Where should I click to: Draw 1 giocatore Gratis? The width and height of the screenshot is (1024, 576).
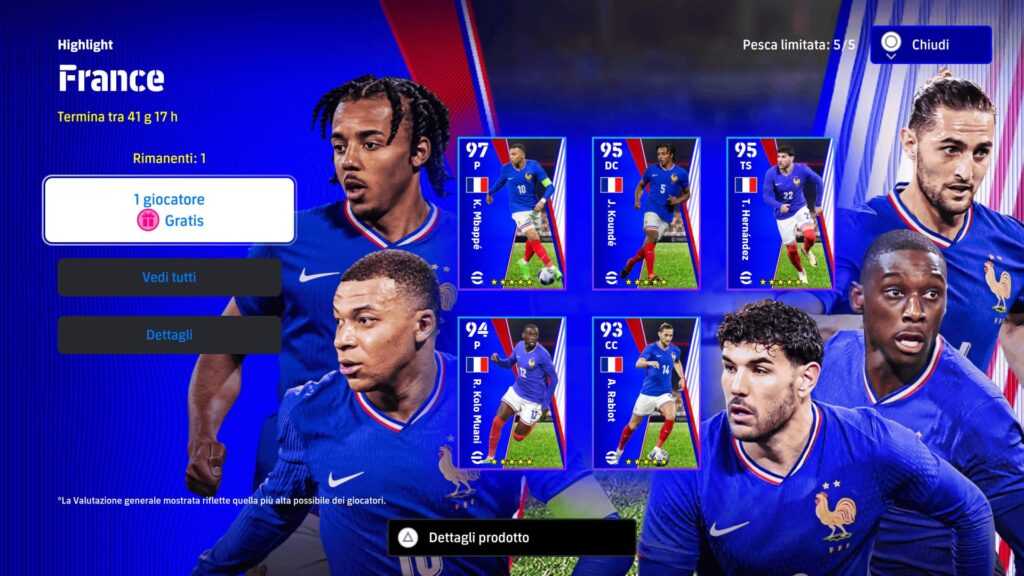pos(169,210)
